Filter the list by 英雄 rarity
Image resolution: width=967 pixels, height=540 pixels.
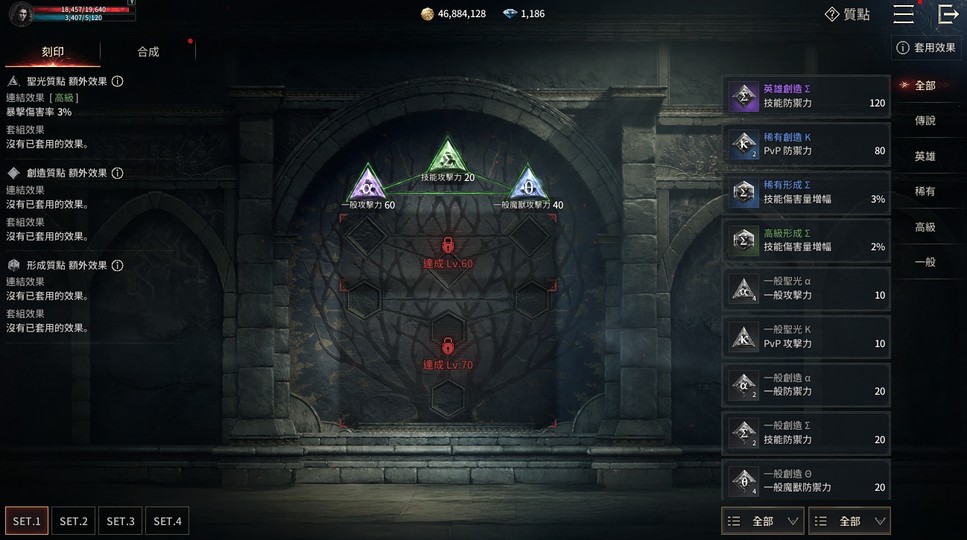925,156
